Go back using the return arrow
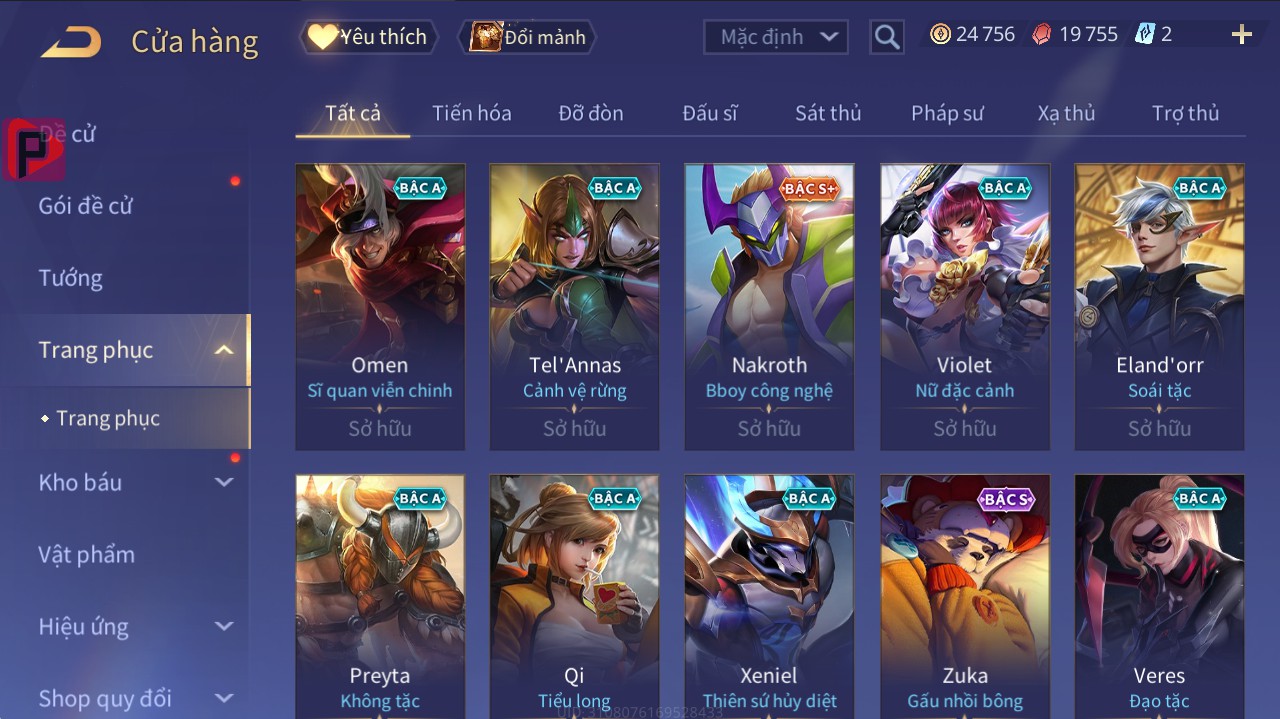This screenshot has height=719, width=1280. [72, 41]
